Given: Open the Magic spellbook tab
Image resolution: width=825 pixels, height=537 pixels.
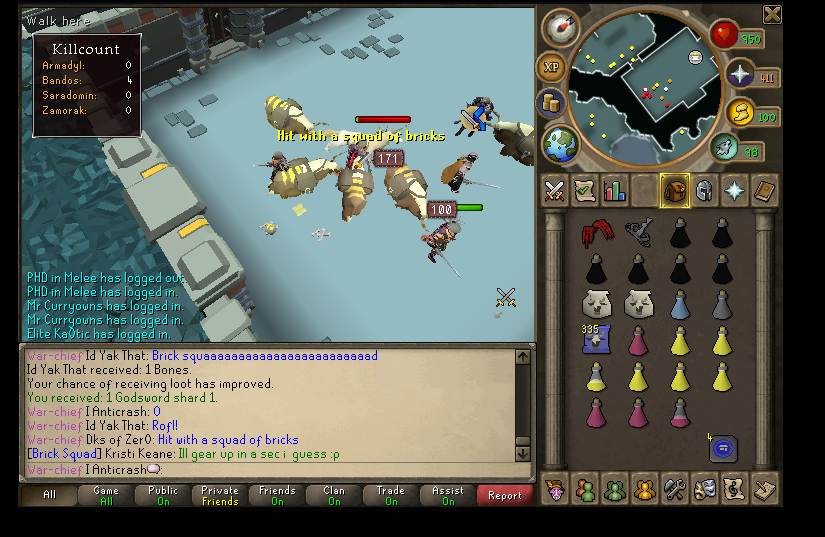Looking at the screenshot, I should coord(765,190).
